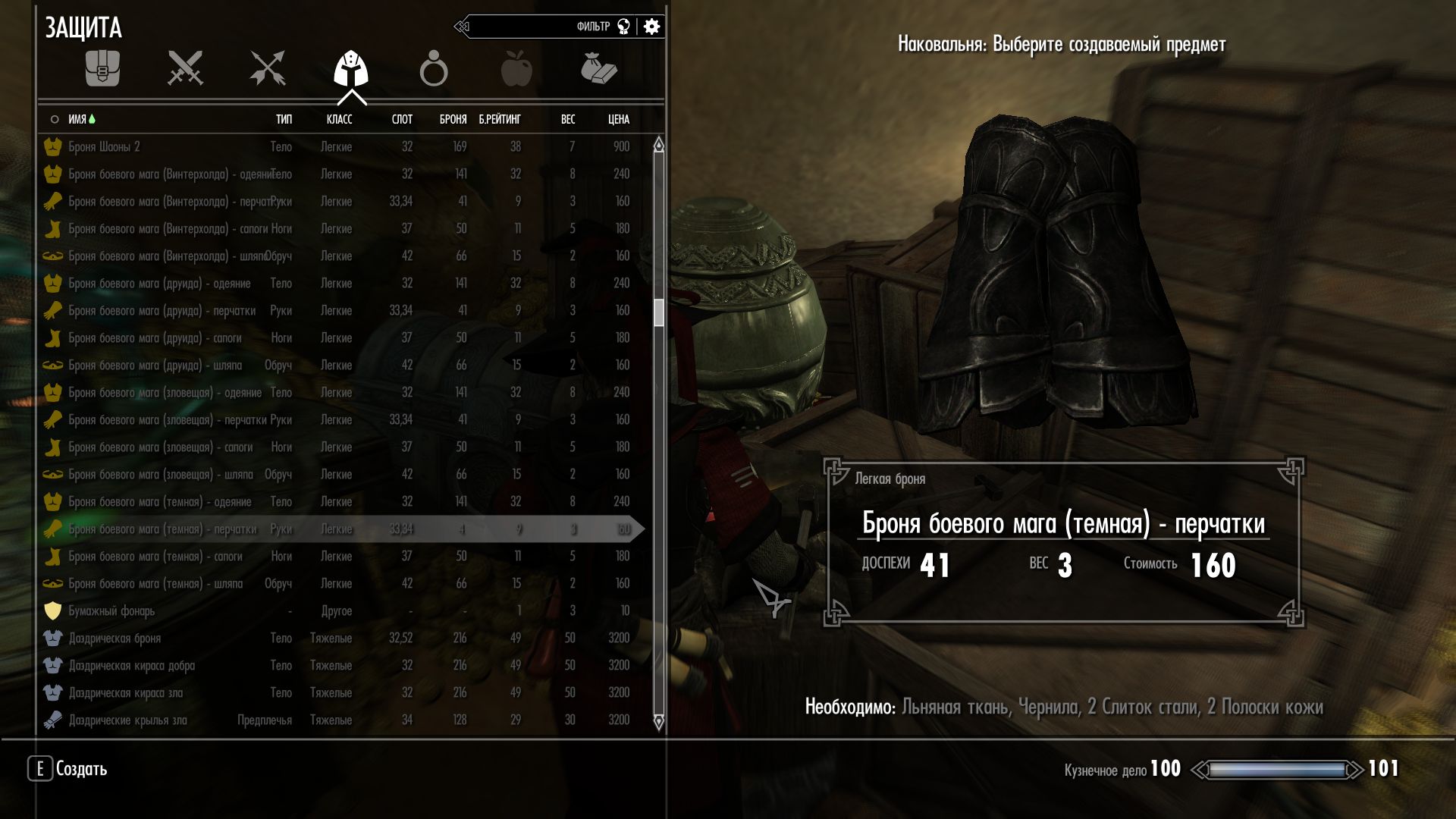
Task: Select the Бумажный фонарь row
Action: (111, 610)
